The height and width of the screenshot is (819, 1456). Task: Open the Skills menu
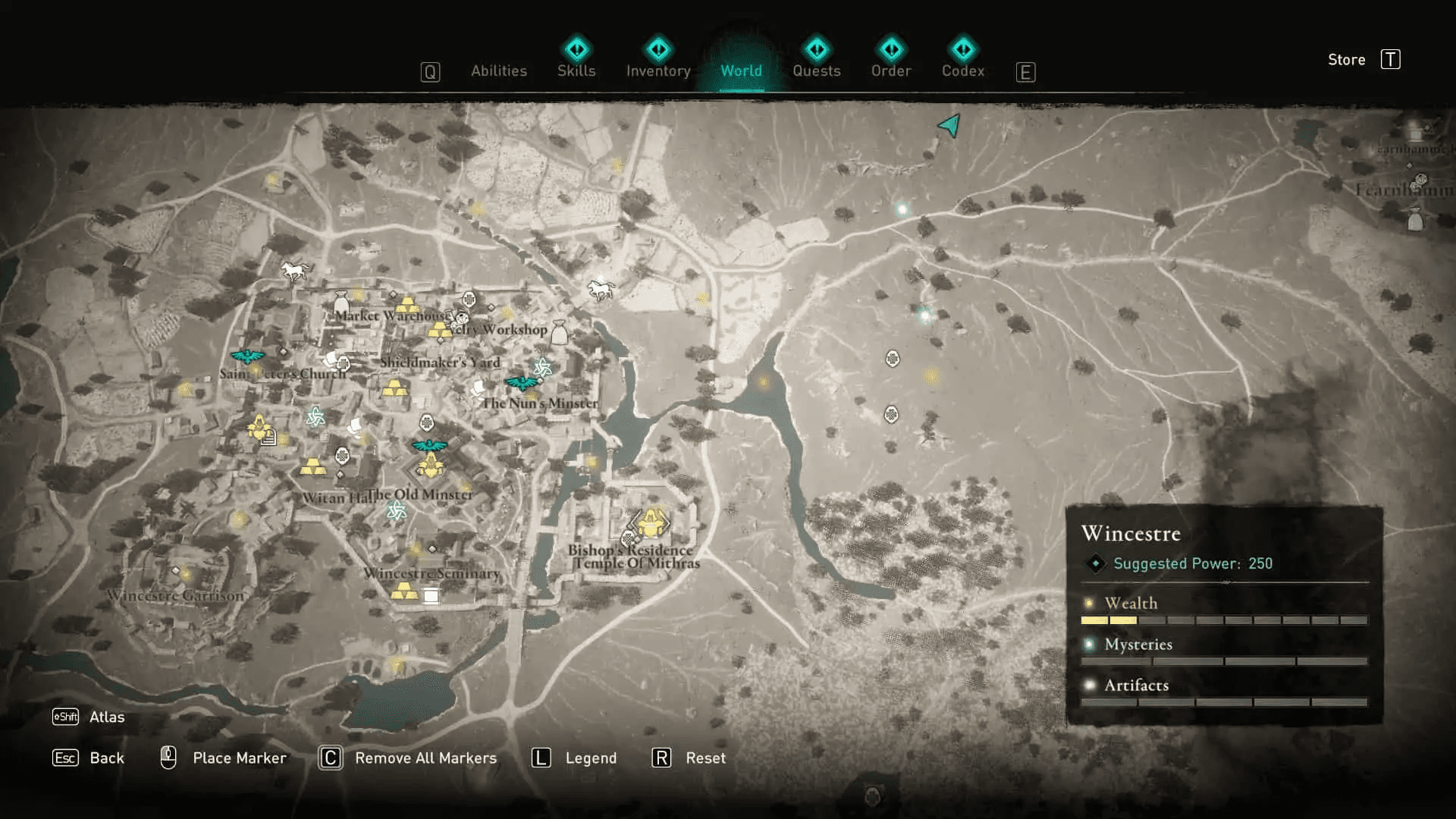[576, 71]
